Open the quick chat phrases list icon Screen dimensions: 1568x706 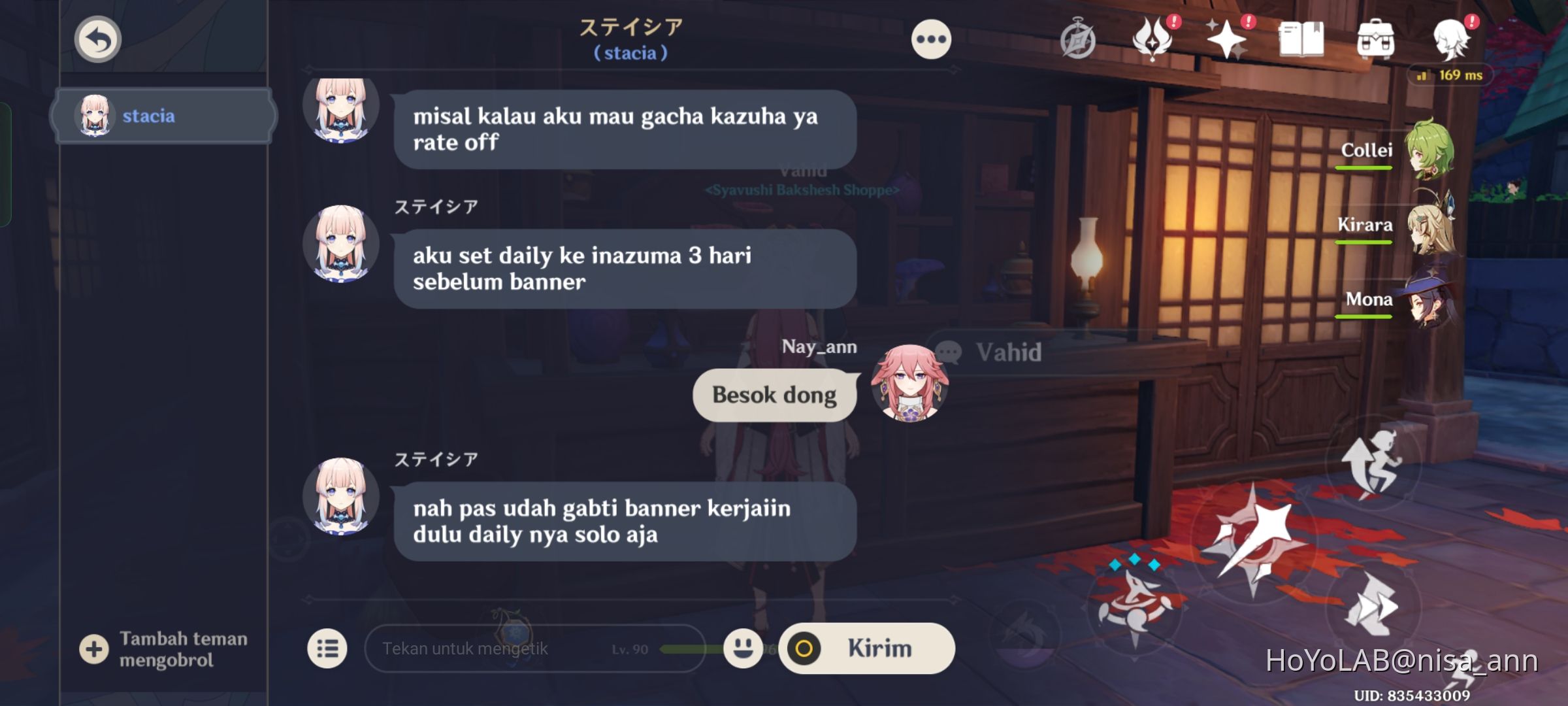pos(329,648)
